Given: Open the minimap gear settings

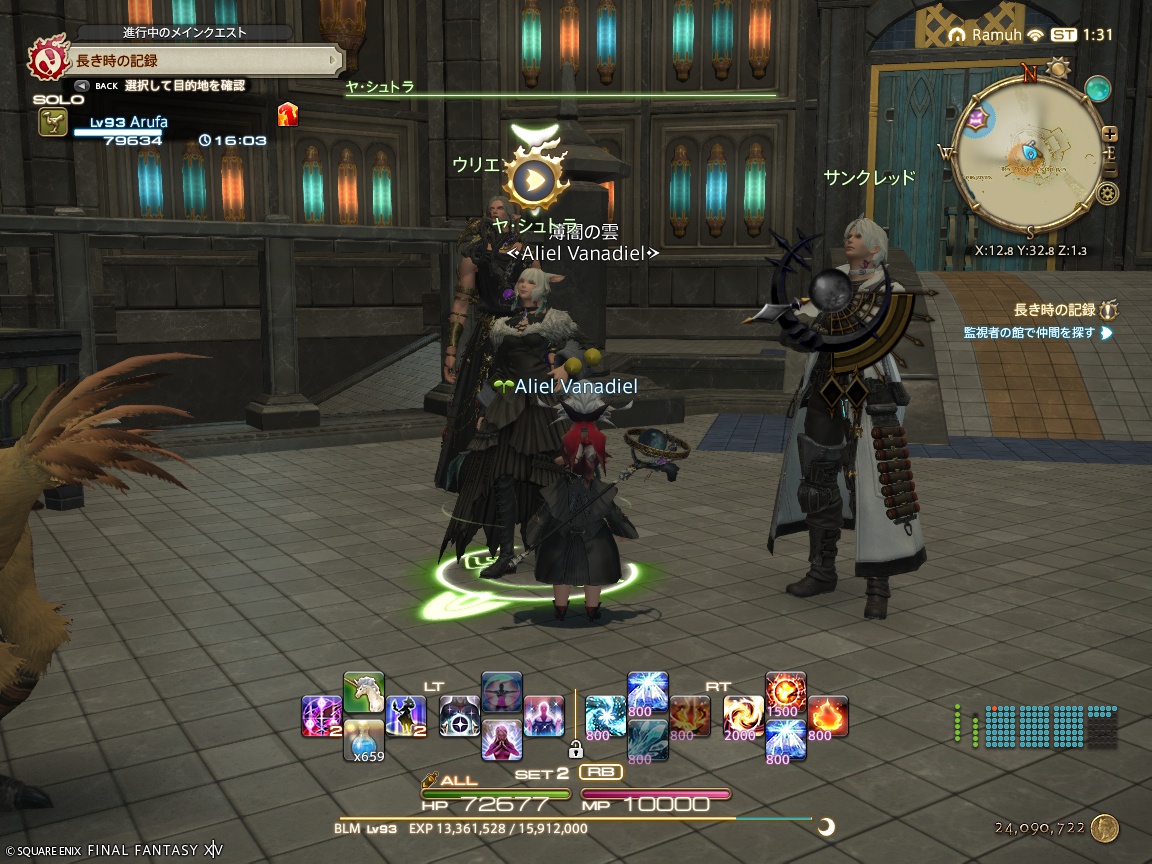Looking at the screenshot, I should tap(1108, 193).
